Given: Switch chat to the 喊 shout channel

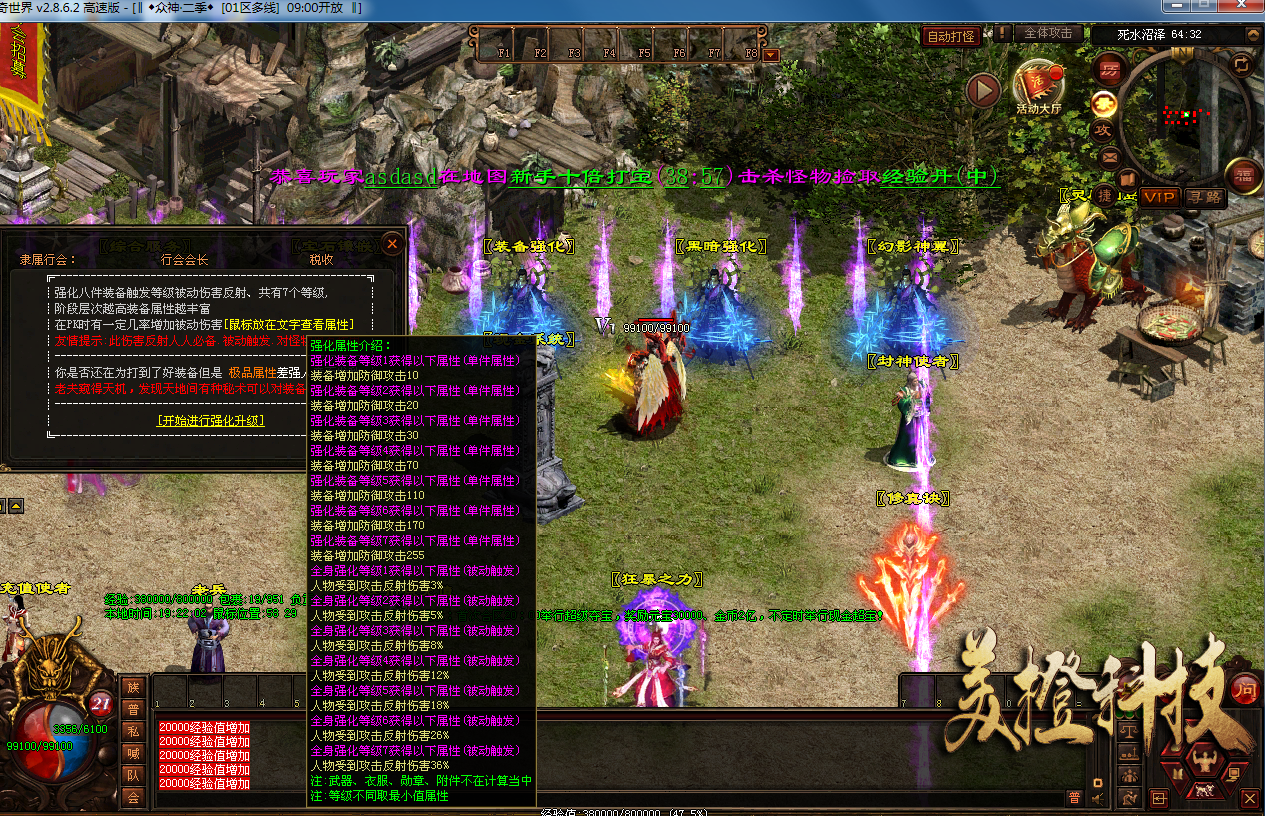Looking at the screenshot, I should tap(132, 752).
